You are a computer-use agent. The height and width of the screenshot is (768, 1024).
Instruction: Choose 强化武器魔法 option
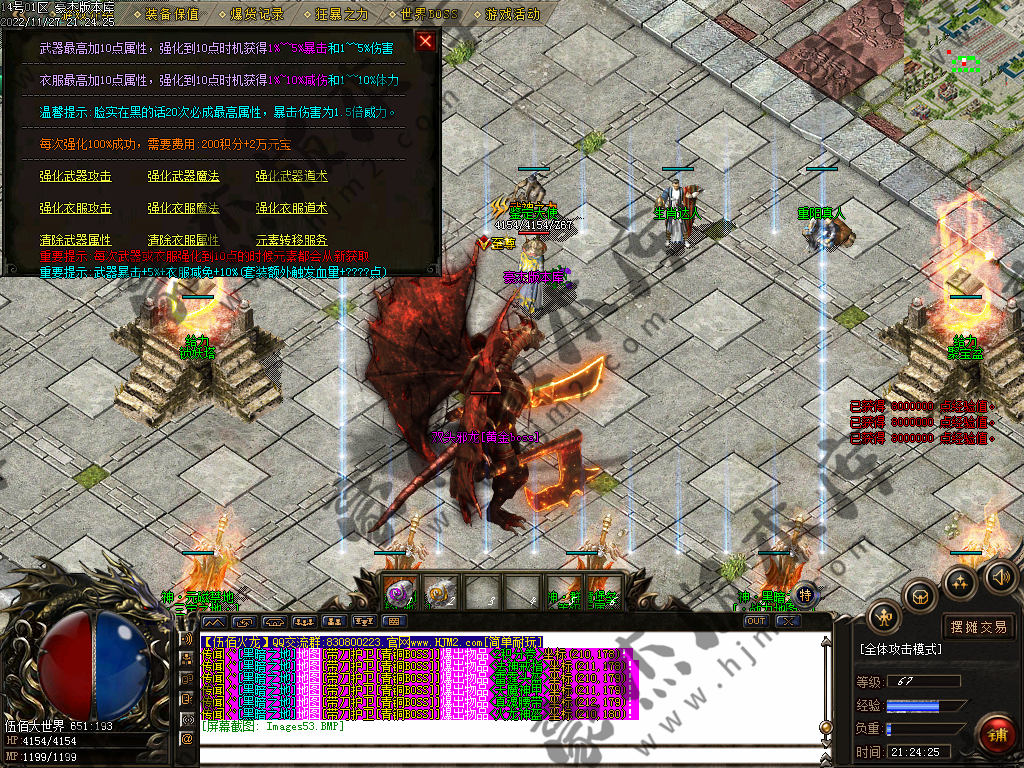(184, 176)
